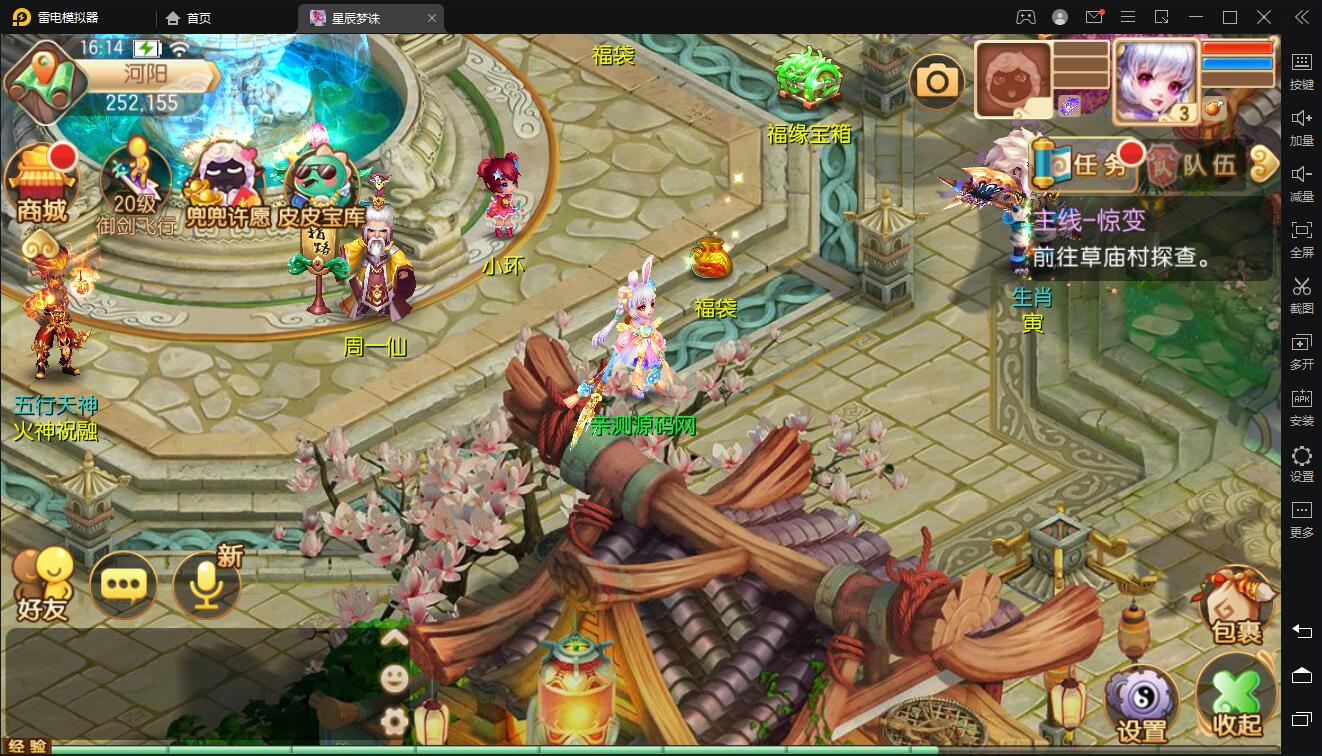
Task: Toggle the emoji chat face icon
Action: pos(393,678)
